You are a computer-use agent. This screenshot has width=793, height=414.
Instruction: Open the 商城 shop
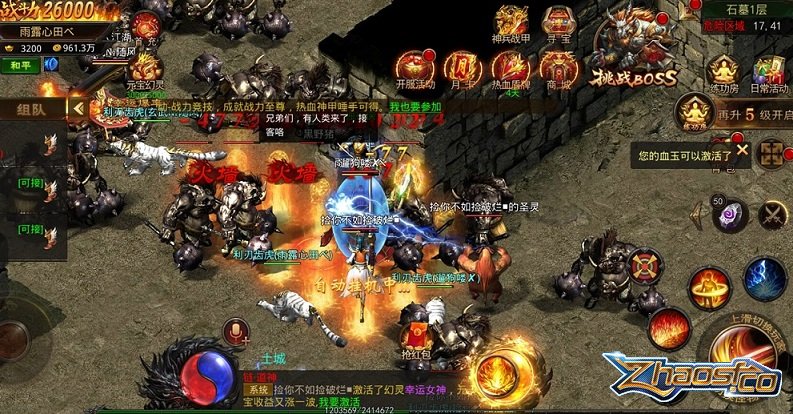tap(558, 68)
